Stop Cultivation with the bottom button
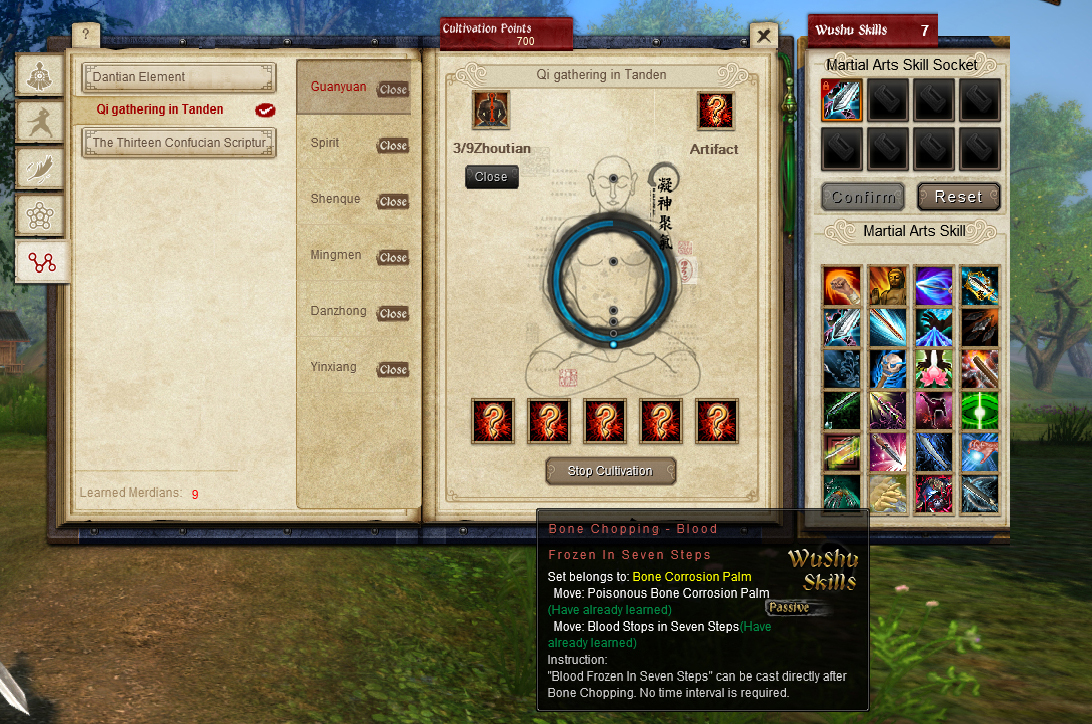The height and width of the screenshot is (724, 1092). pyautogui.click(x=610, y=471)
